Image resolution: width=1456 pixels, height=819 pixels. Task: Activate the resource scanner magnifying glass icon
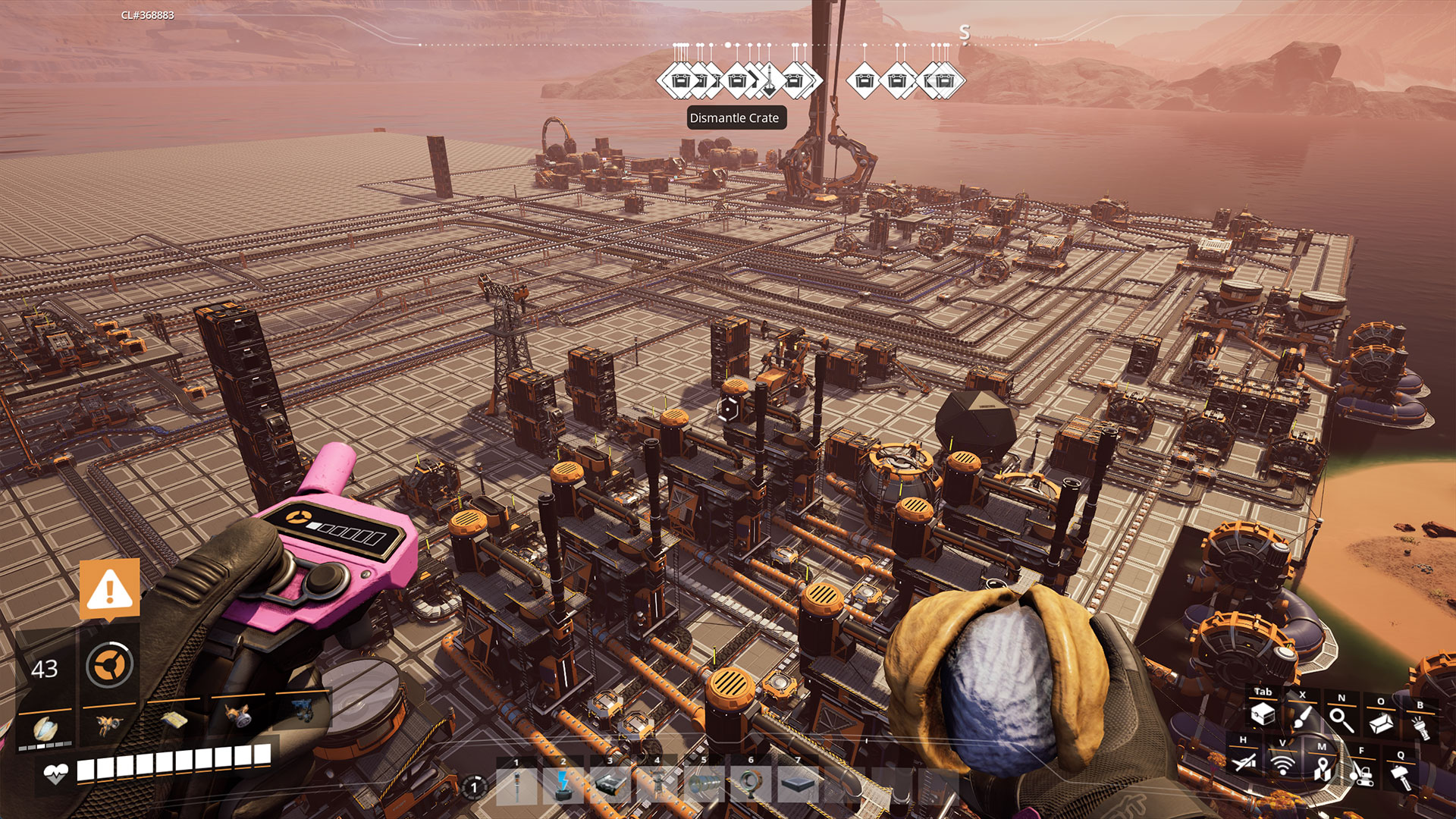click(1341, 718)
